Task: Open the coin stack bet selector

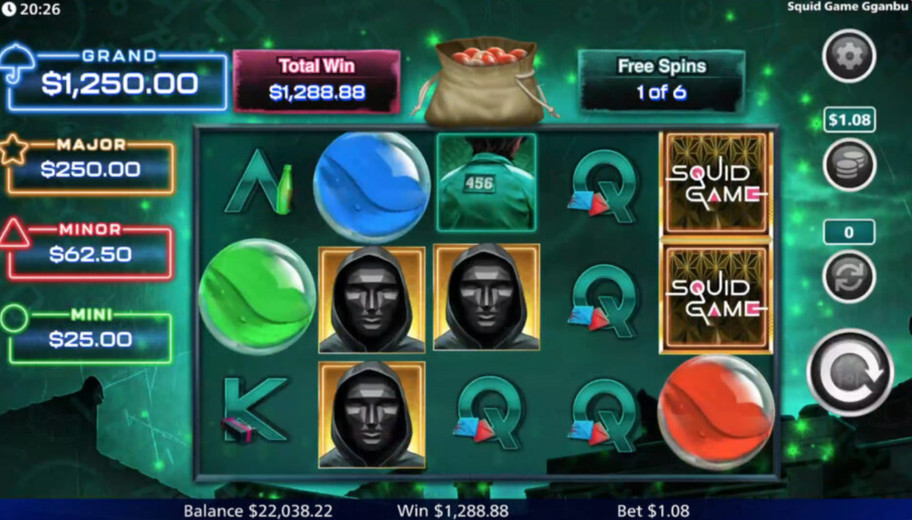Action: tap(848, 165)
